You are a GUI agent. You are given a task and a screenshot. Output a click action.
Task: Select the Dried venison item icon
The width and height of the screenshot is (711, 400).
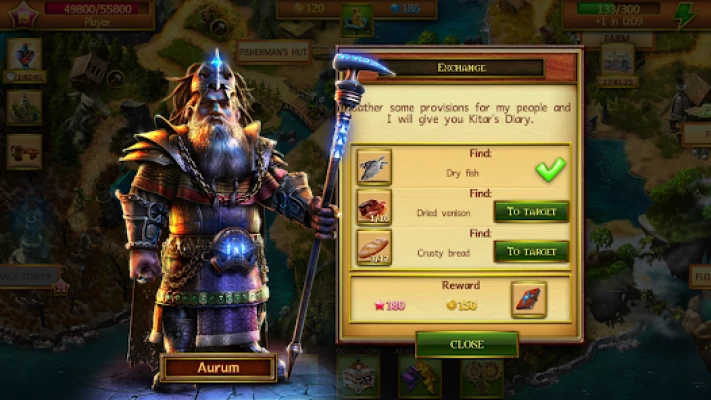coord(374,208)
